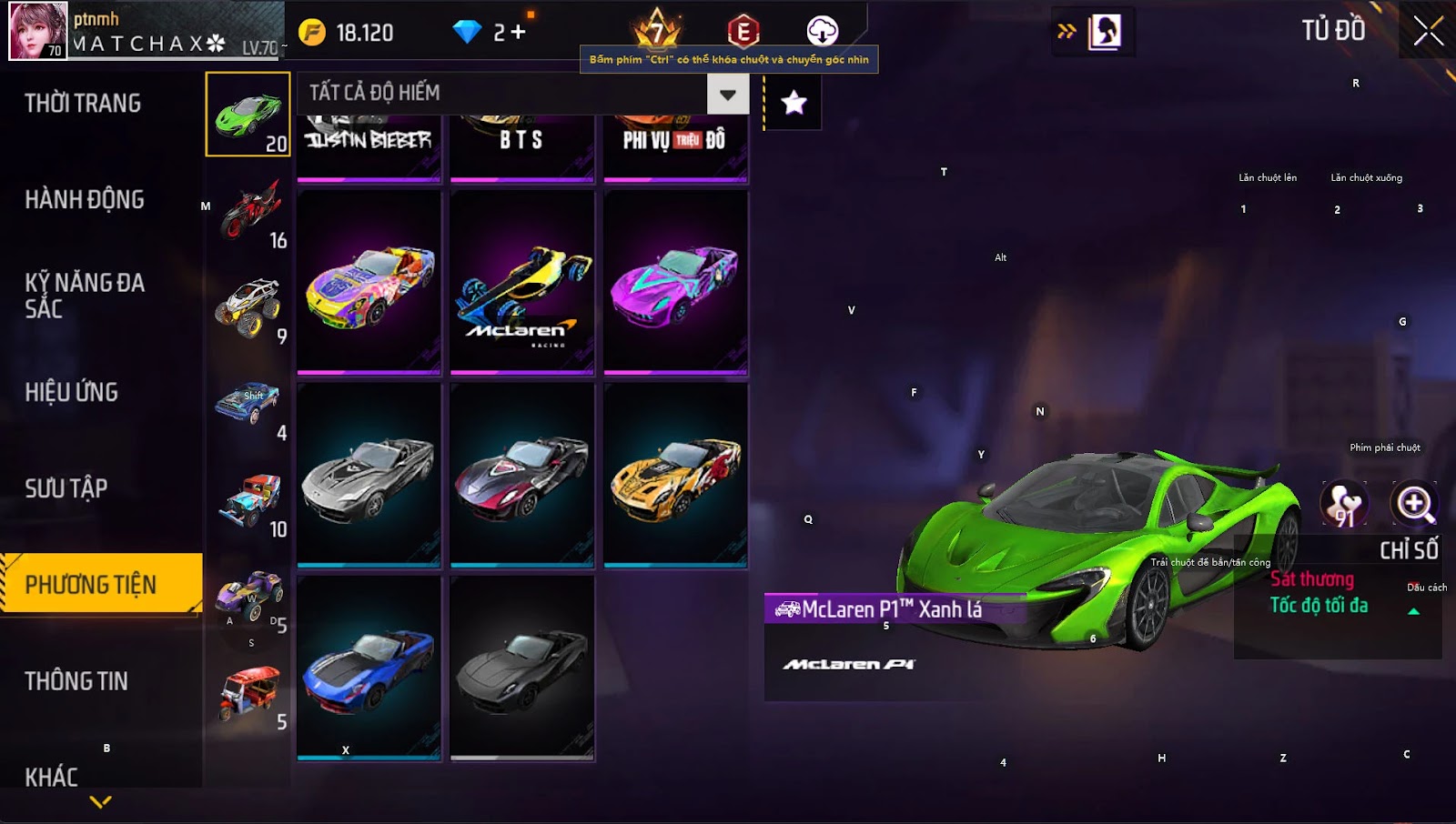1456x824 pixels.
Task: Open the Thời Trang category
Action: point(83,104)
